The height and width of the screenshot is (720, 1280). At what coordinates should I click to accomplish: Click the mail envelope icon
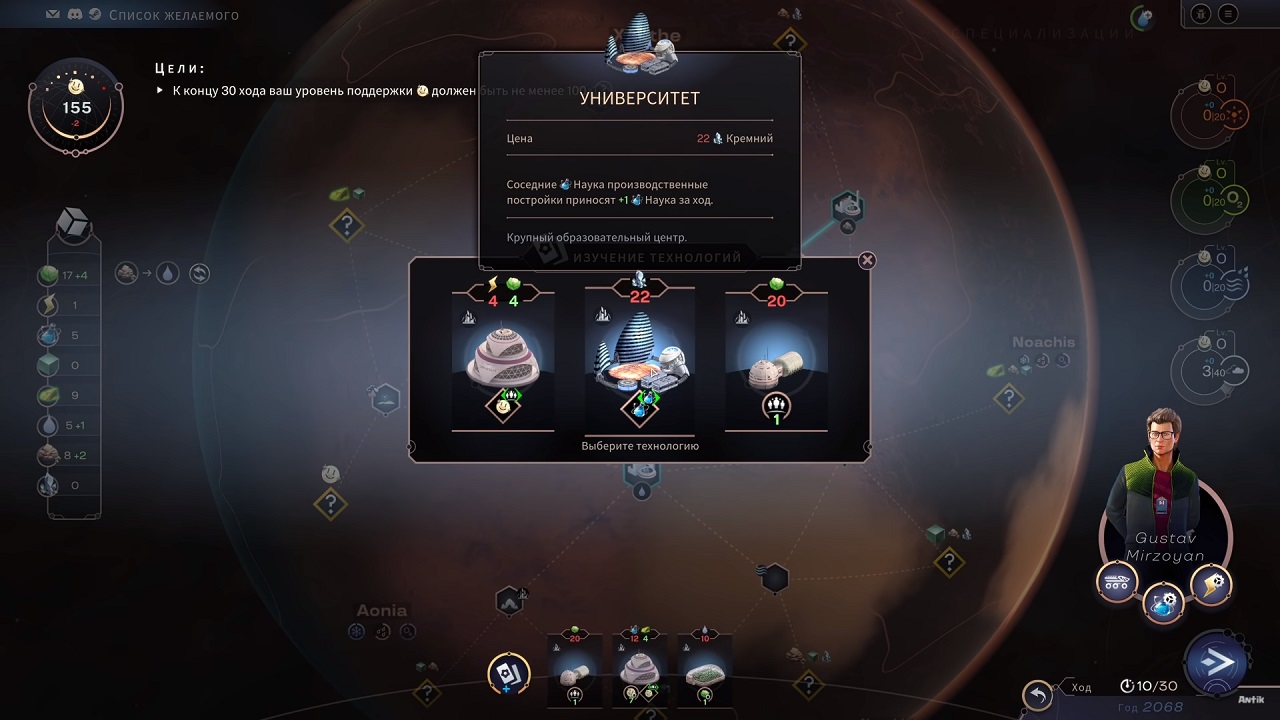52,15
